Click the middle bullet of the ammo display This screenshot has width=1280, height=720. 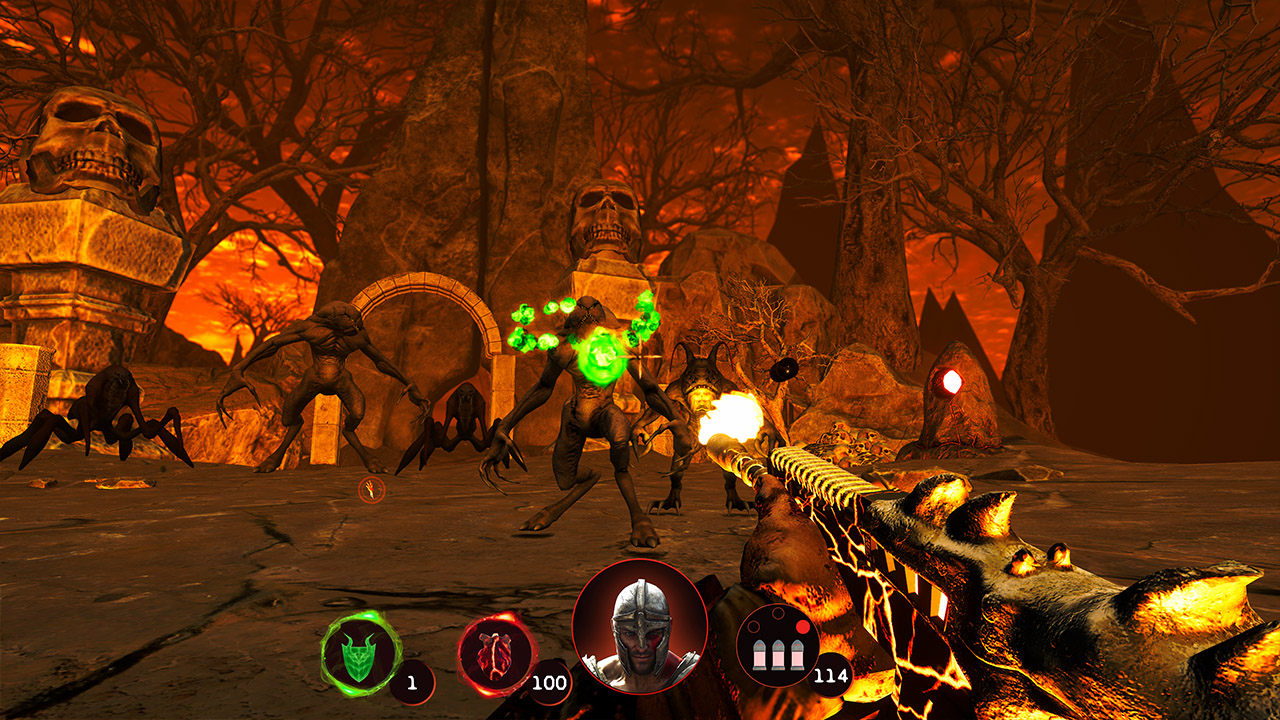(778, 656)
